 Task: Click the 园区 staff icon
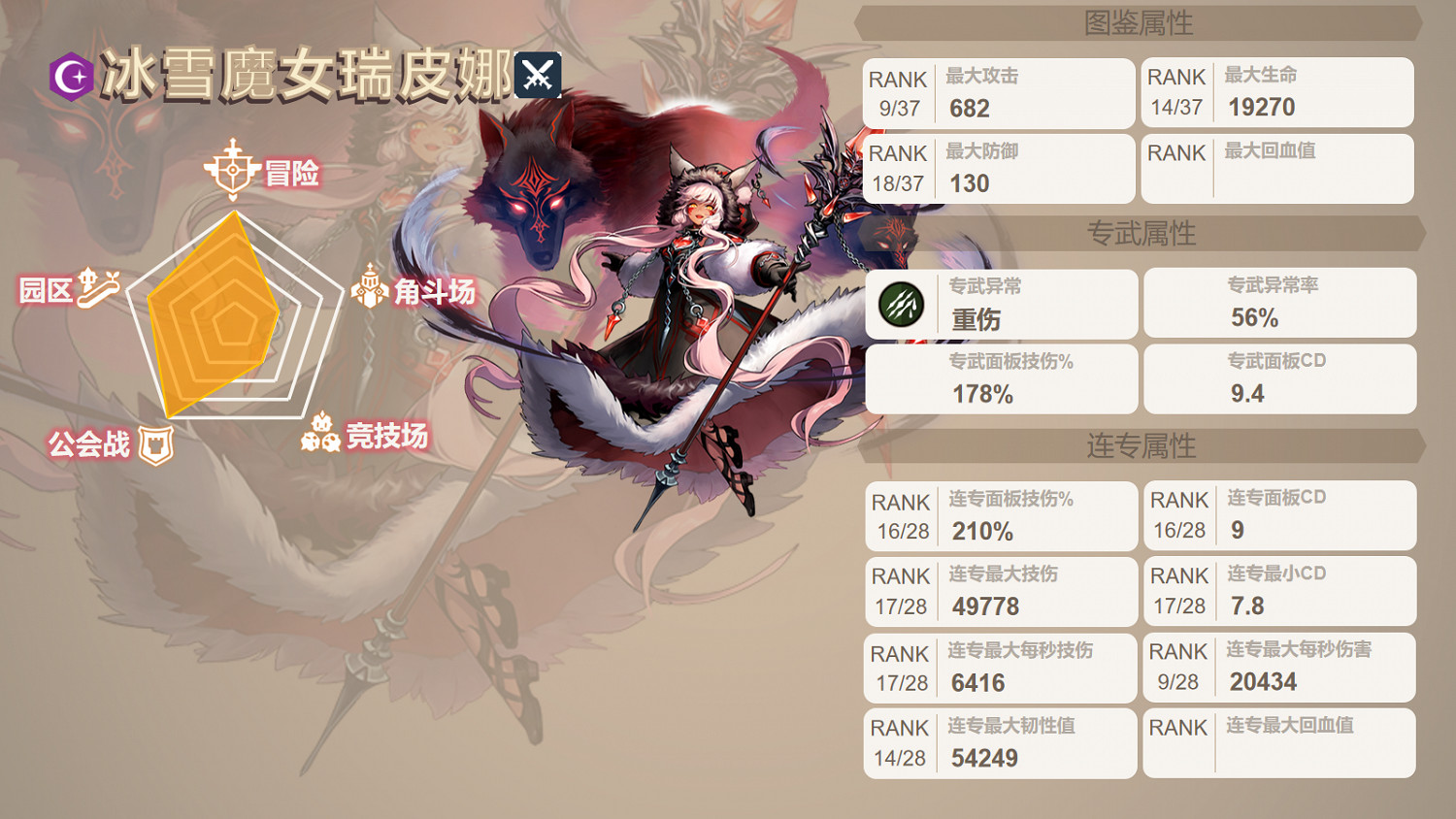pos(98,287)
